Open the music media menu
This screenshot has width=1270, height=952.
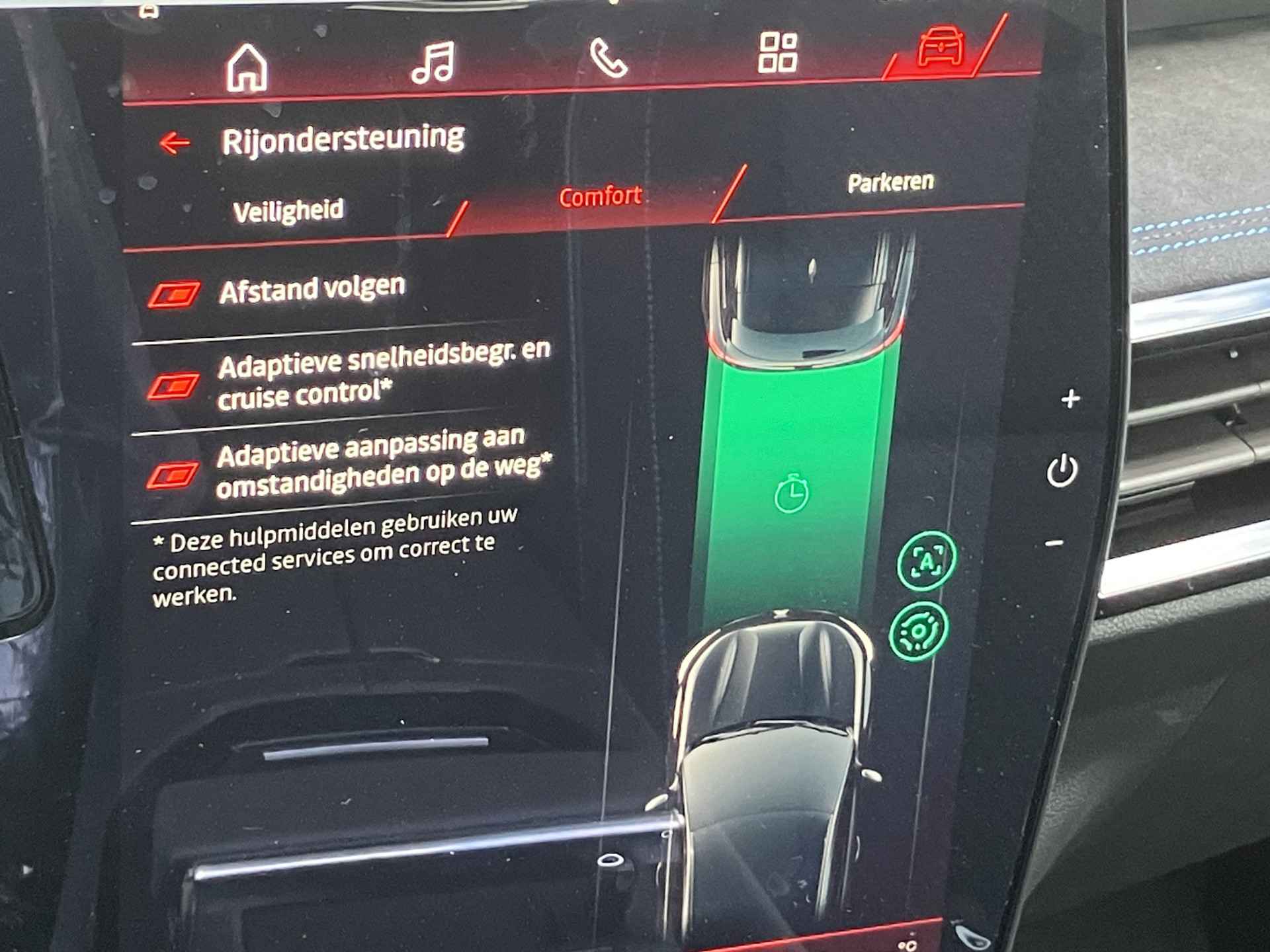(433, 63)
